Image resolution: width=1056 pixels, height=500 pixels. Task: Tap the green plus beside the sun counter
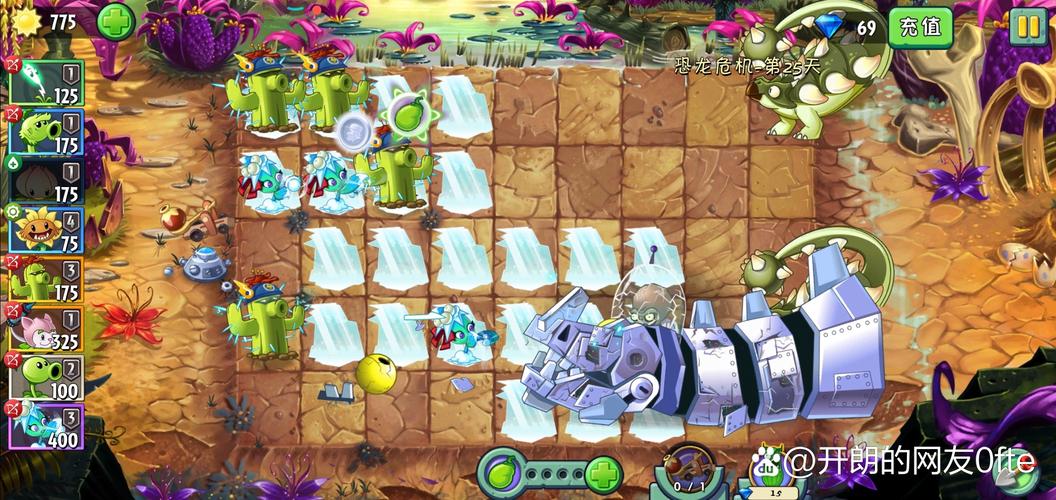116,21
